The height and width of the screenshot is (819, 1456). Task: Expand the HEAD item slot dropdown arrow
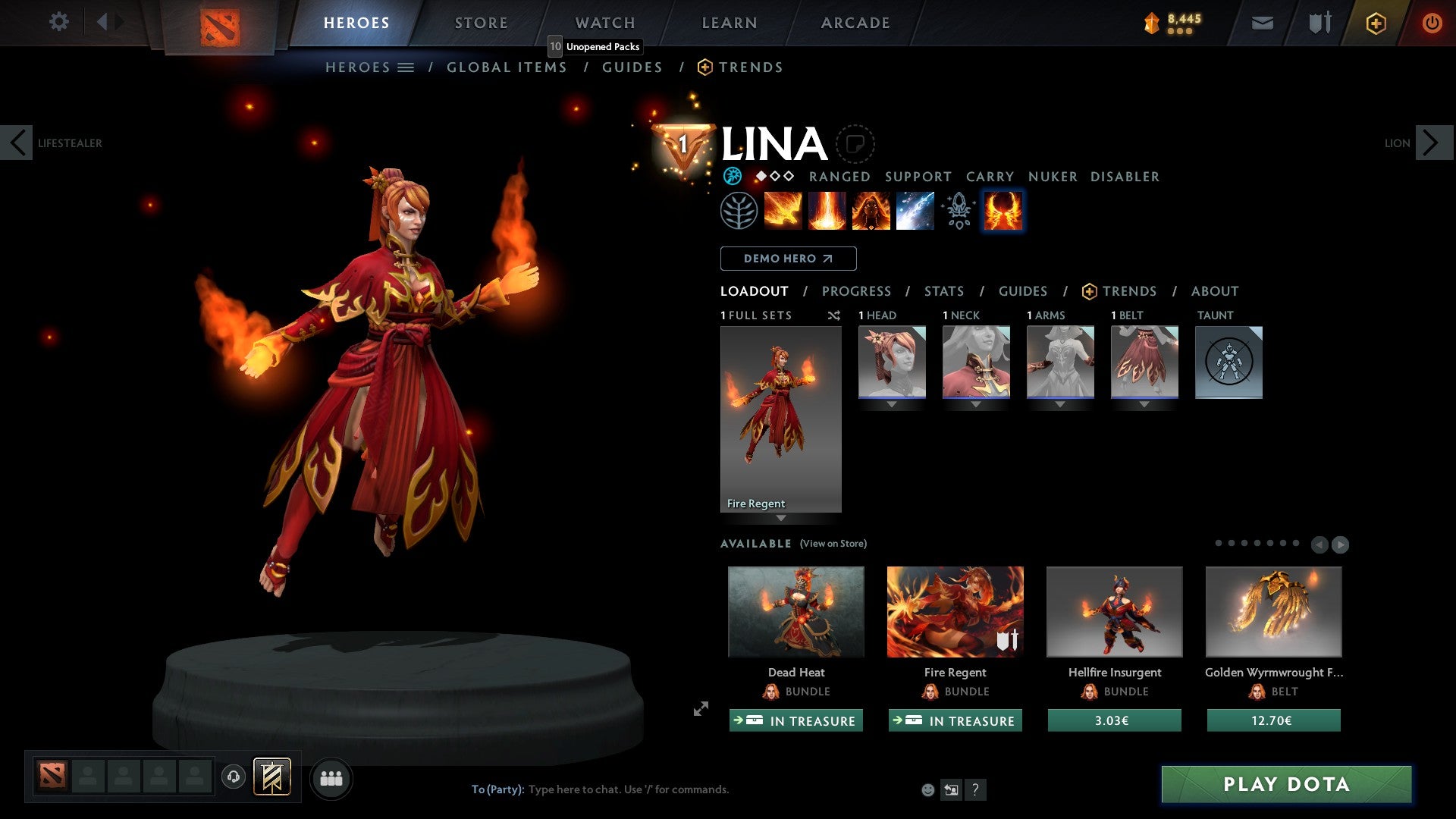click(x=891, y=404)
